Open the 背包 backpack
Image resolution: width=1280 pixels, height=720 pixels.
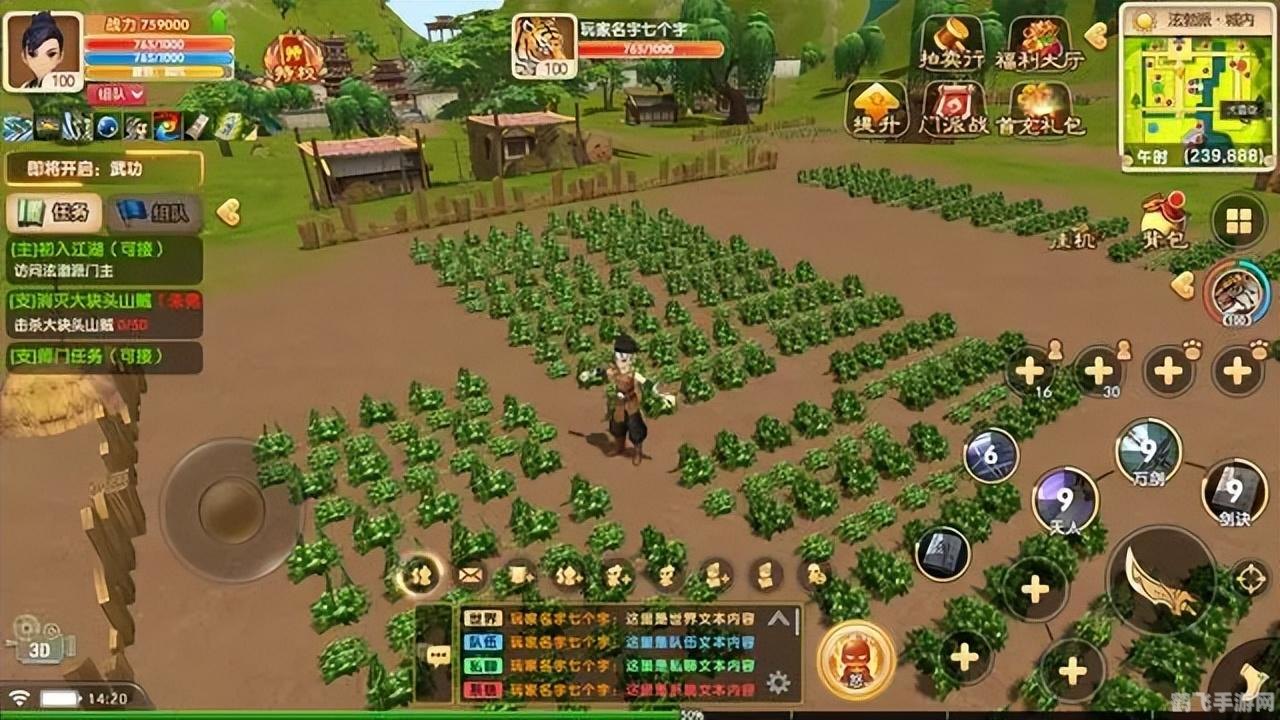[1163, 221]
